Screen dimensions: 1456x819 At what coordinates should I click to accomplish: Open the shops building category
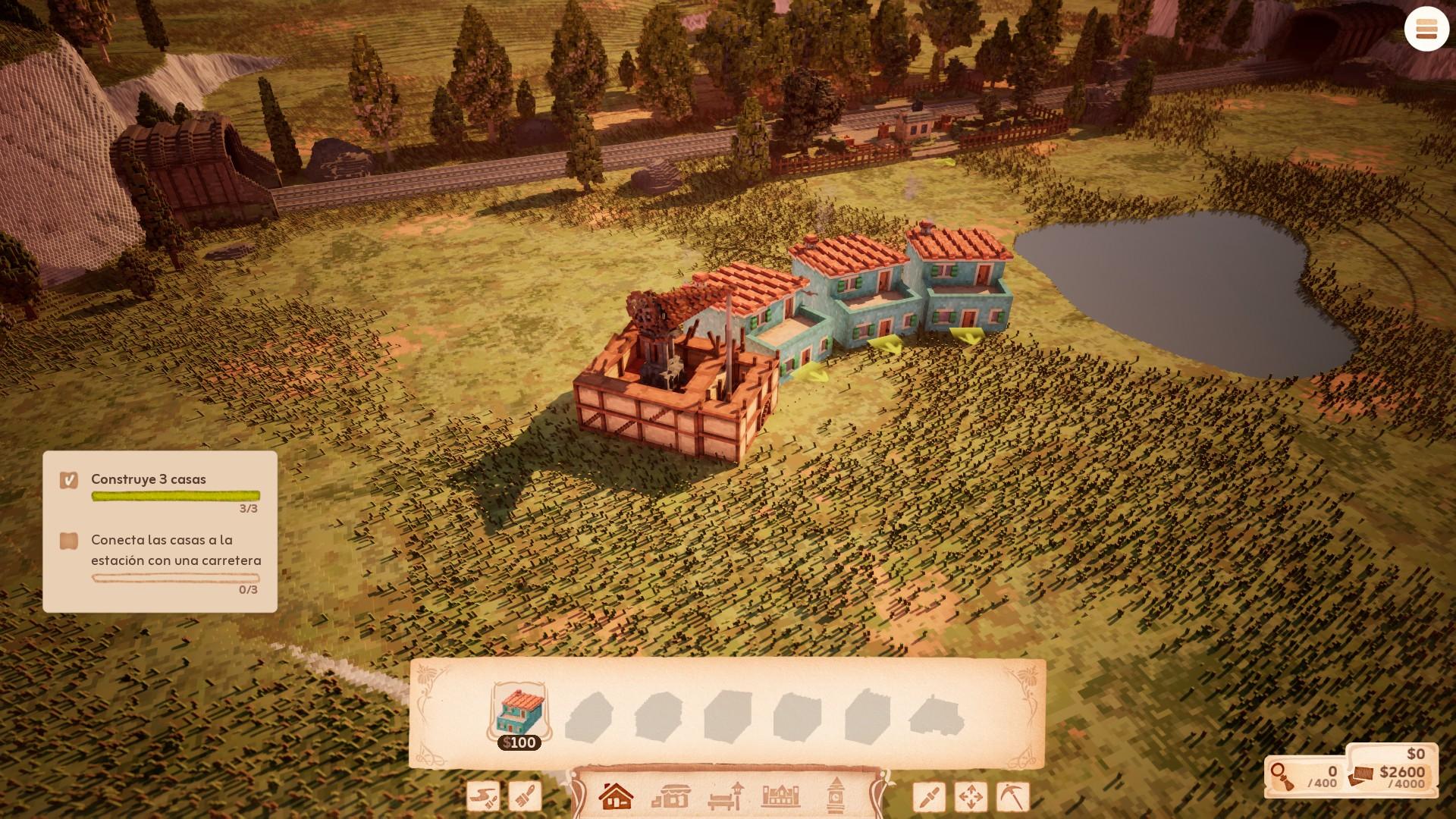point(670,797)
